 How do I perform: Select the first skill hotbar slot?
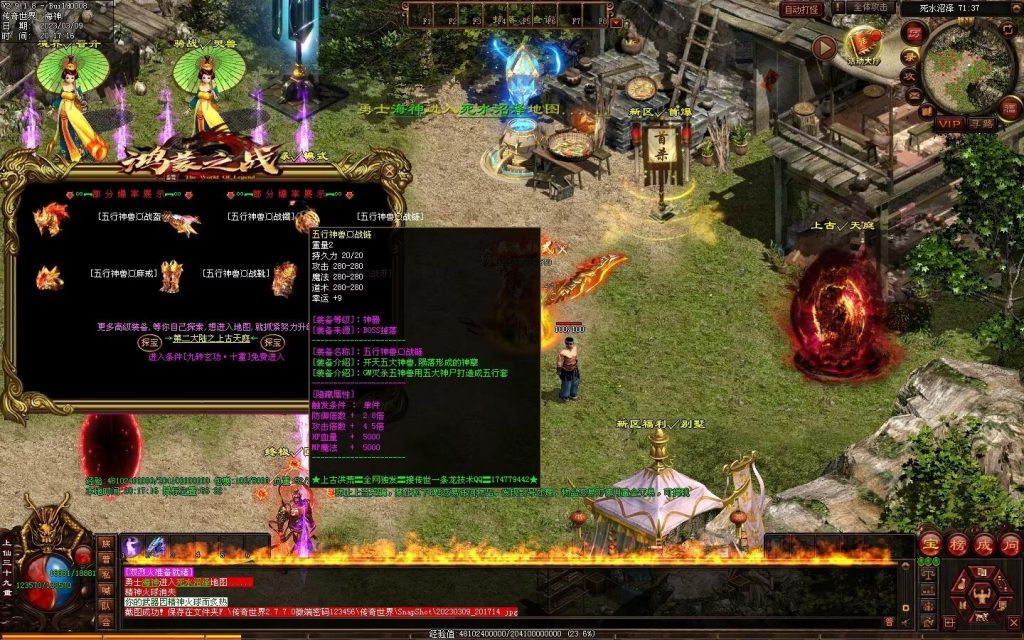pos(133,545)
